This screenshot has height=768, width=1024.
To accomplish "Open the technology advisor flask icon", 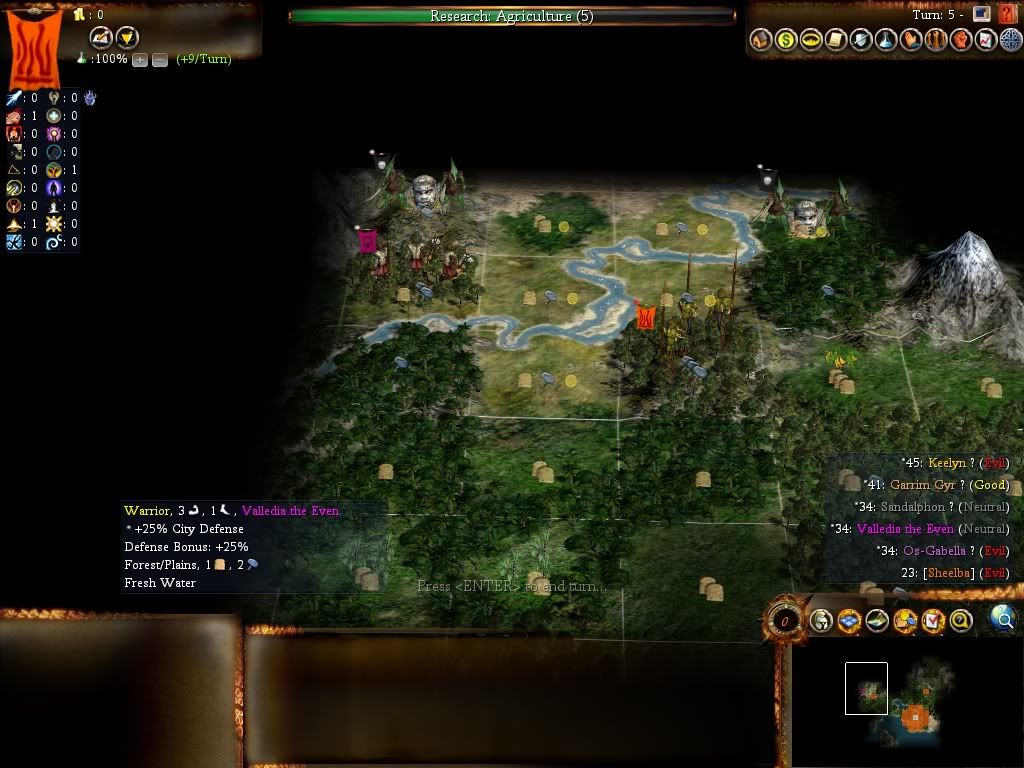I will (x=886, y=40).
